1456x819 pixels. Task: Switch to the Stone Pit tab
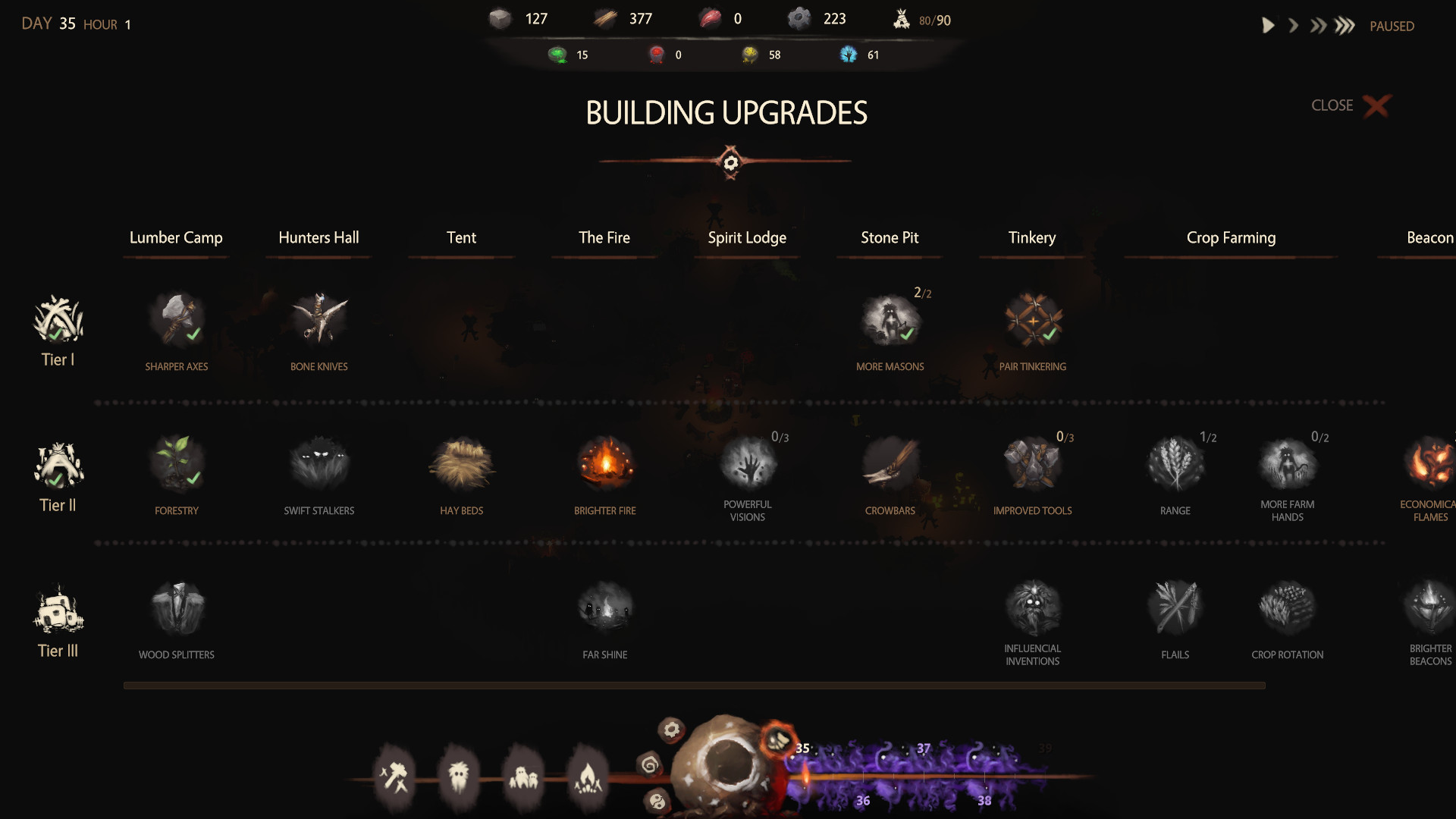click(x=890, y=237)
